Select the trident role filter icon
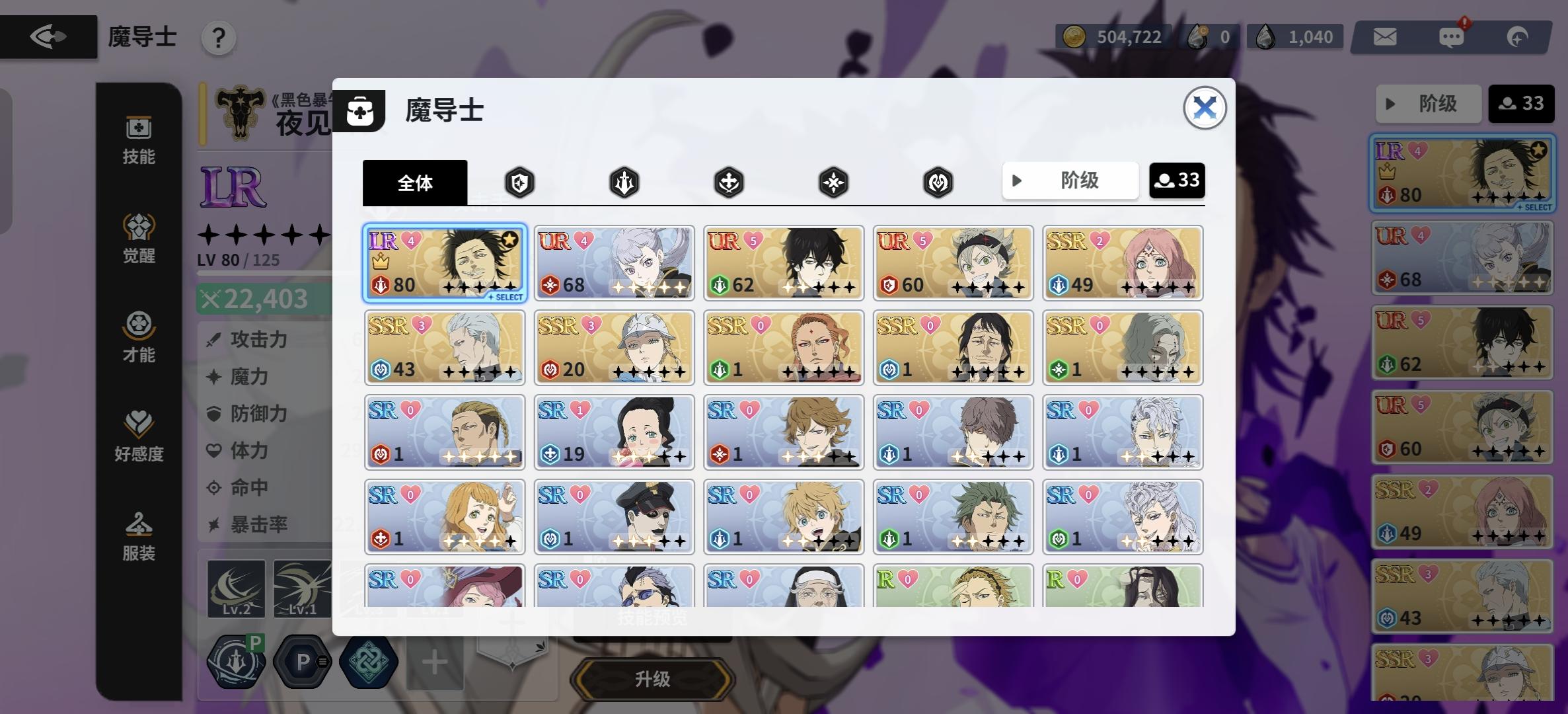Screen dimensions: 1568x714 click(x=624, y=182)
